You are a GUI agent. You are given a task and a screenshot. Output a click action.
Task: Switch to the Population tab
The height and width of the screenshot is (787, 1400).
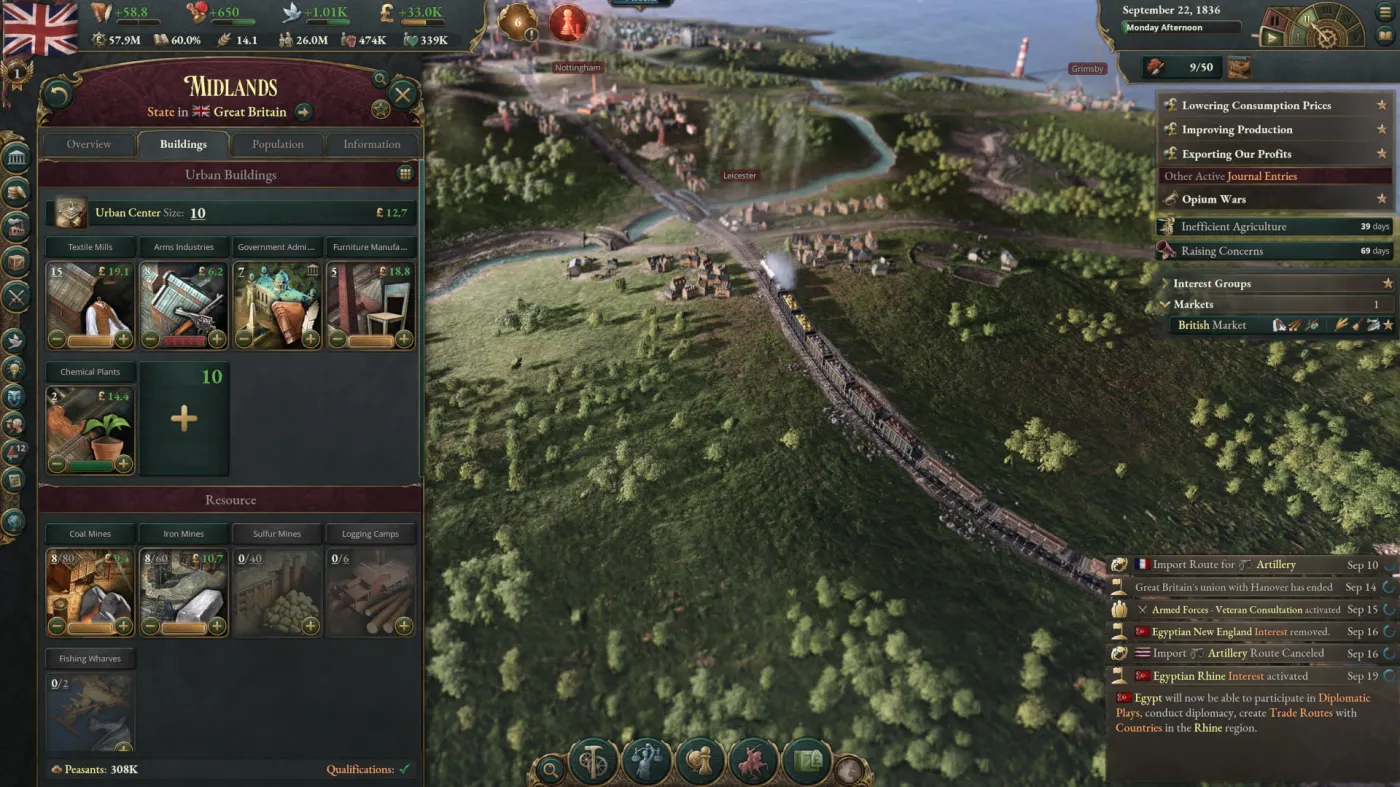(x=277, y=144)
